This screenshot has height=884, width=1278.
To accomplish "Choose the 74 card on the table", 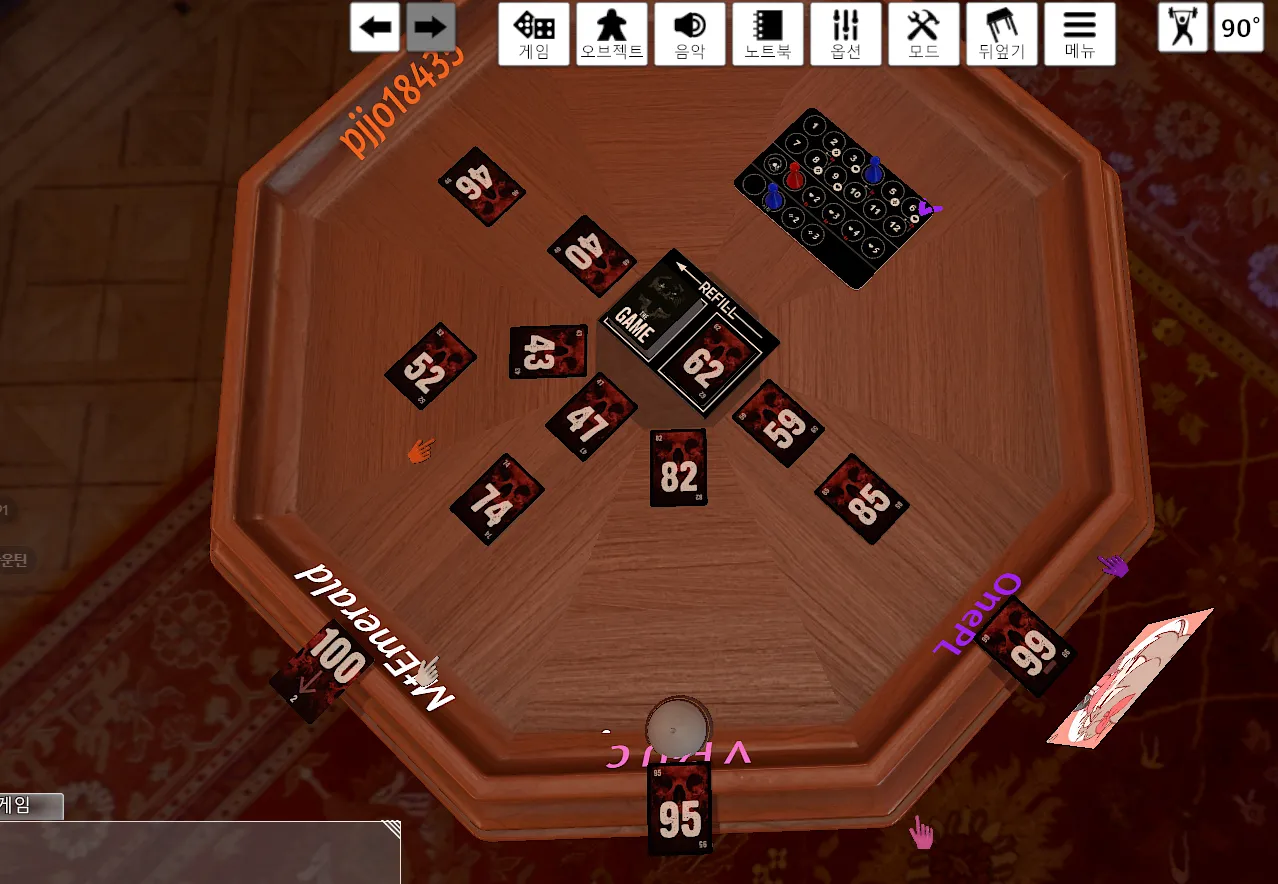I will click(496, 499).
